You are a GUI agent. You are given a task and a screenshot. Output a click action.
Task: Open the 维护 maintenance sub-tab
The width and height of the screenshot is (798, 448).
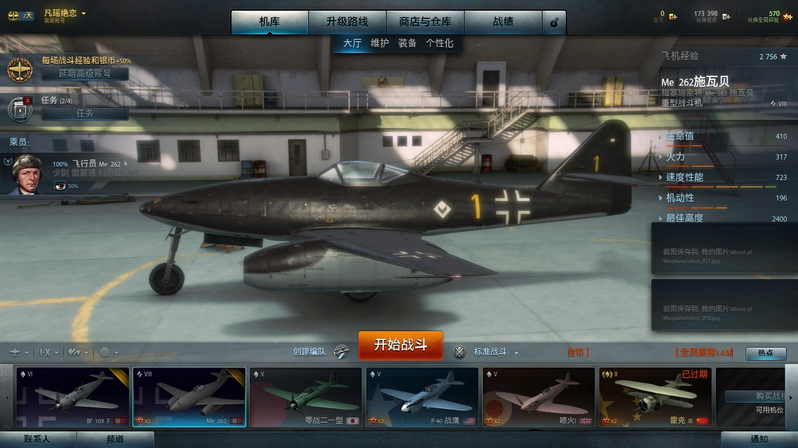(380, 44)
